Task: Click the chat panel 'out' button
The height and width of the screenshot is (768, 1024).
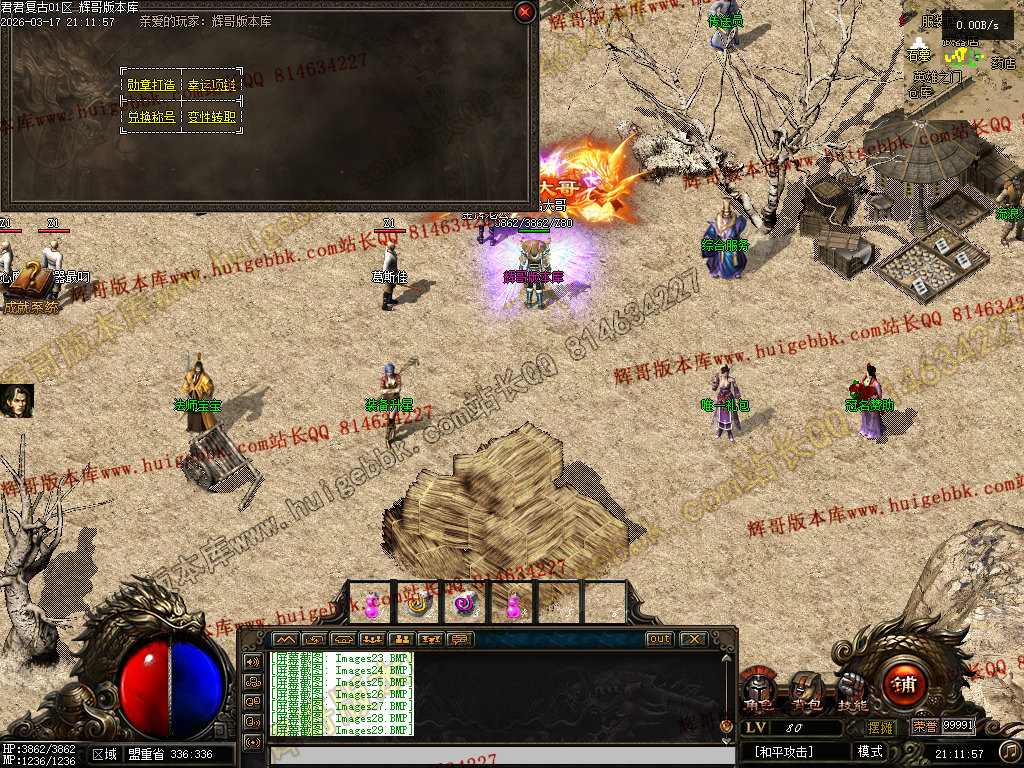Action: (x=660, y=639)
